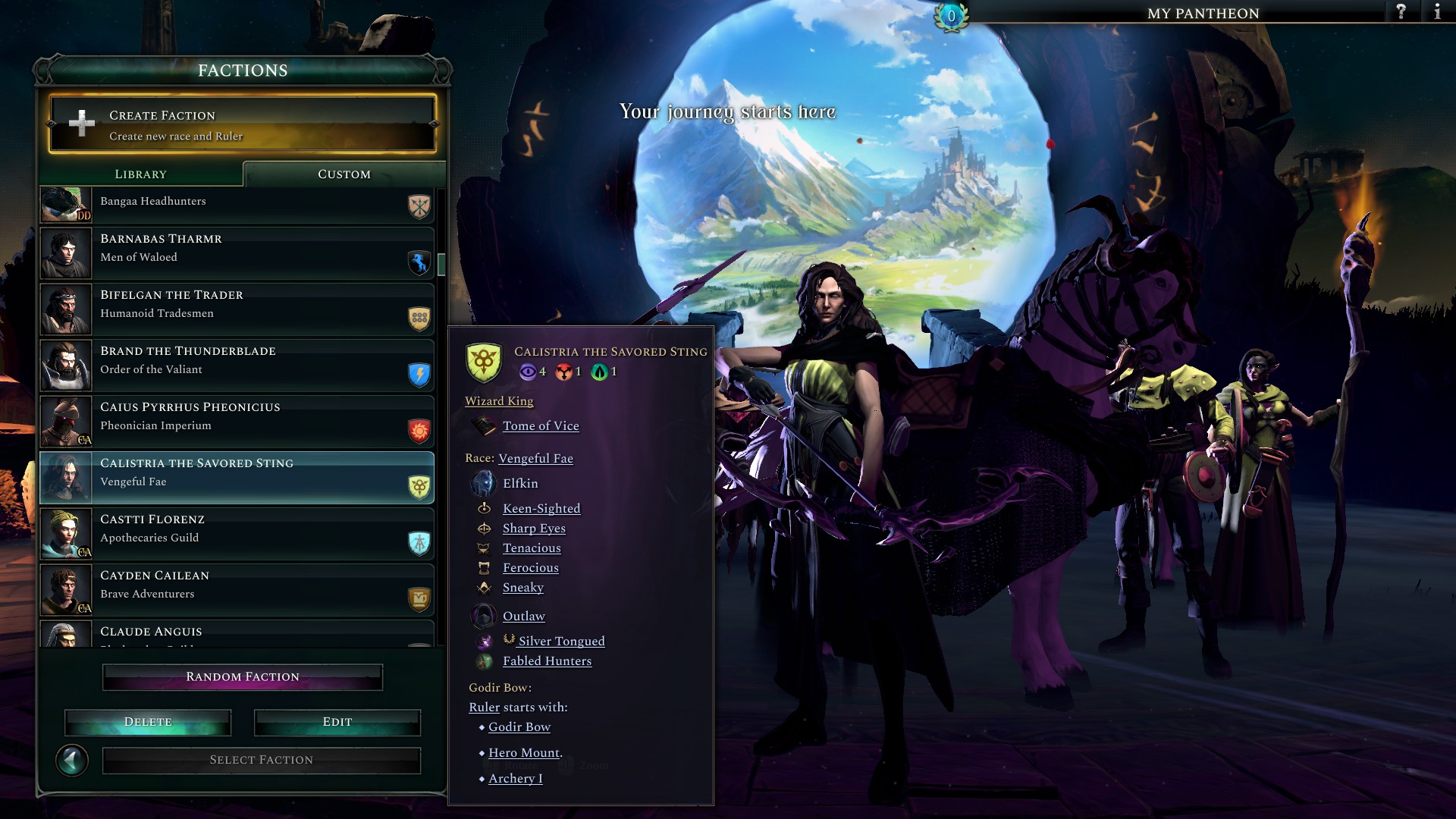Viewport: 1456px width, 819px height.
Task: Click the Outlaw hooded figure icon
Action: 484,616
